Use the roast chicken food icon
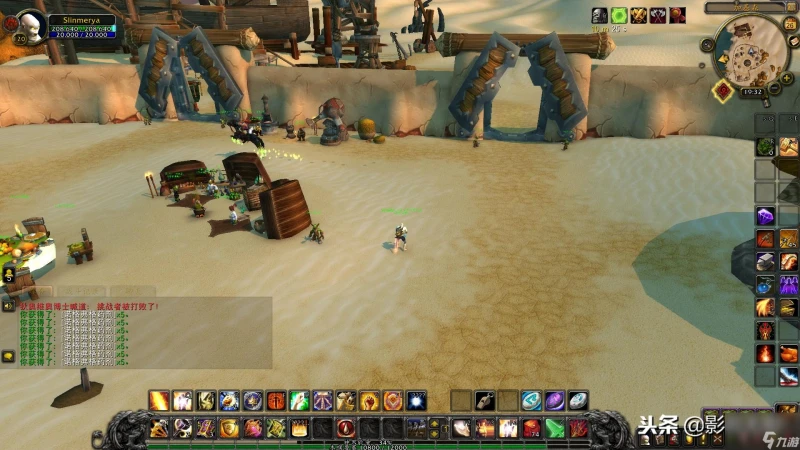800x450 pixels. [x=789, y=353]
